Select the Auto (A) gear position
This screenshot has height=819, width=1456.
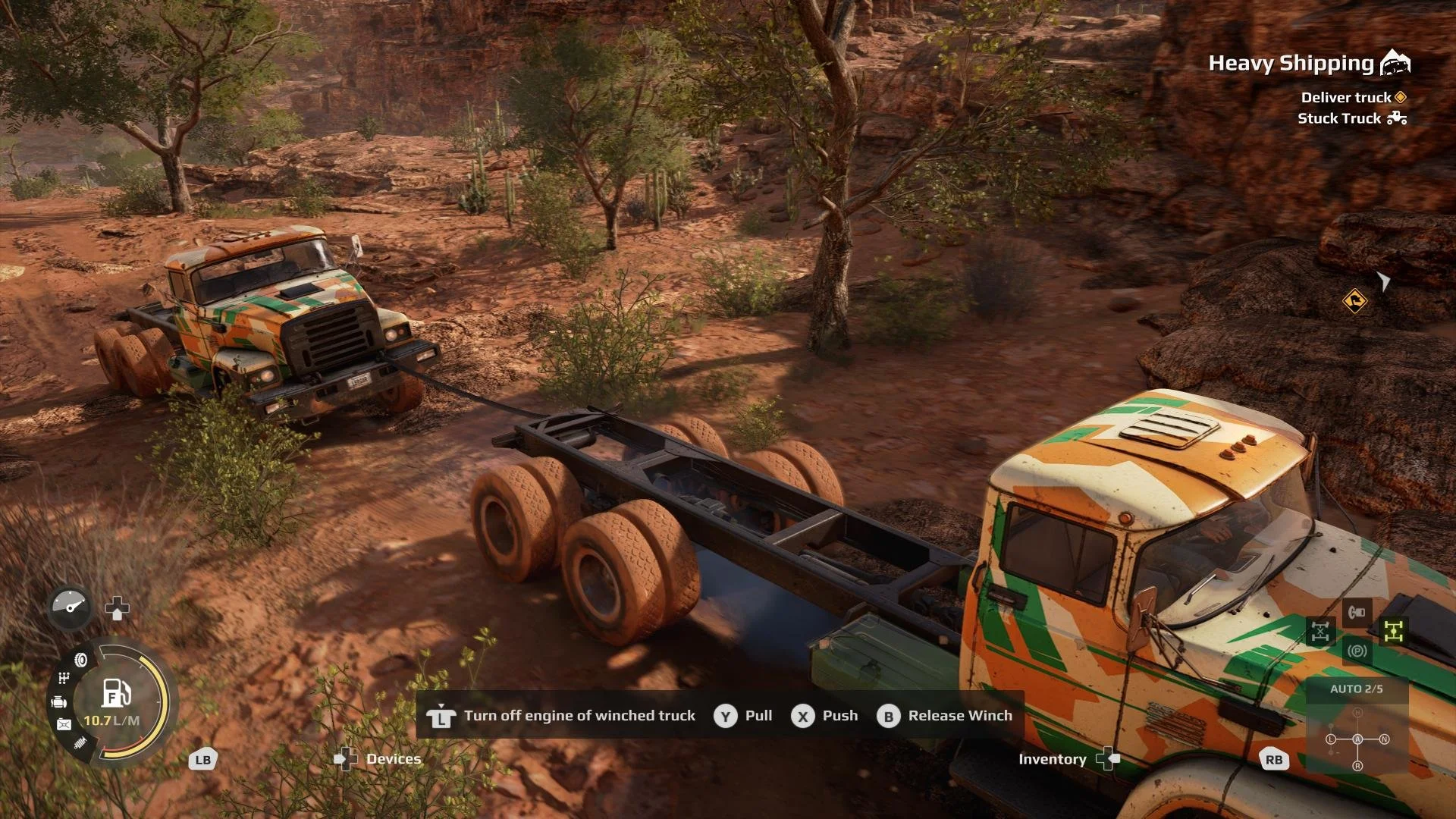1357,739
